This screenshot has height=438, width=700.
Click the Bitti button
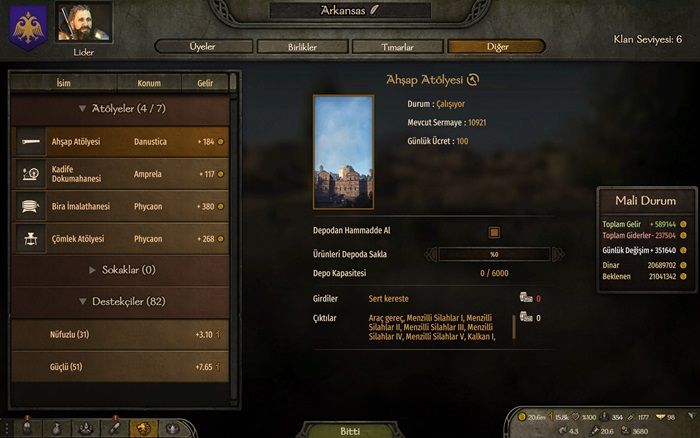[x=350, y=430]
